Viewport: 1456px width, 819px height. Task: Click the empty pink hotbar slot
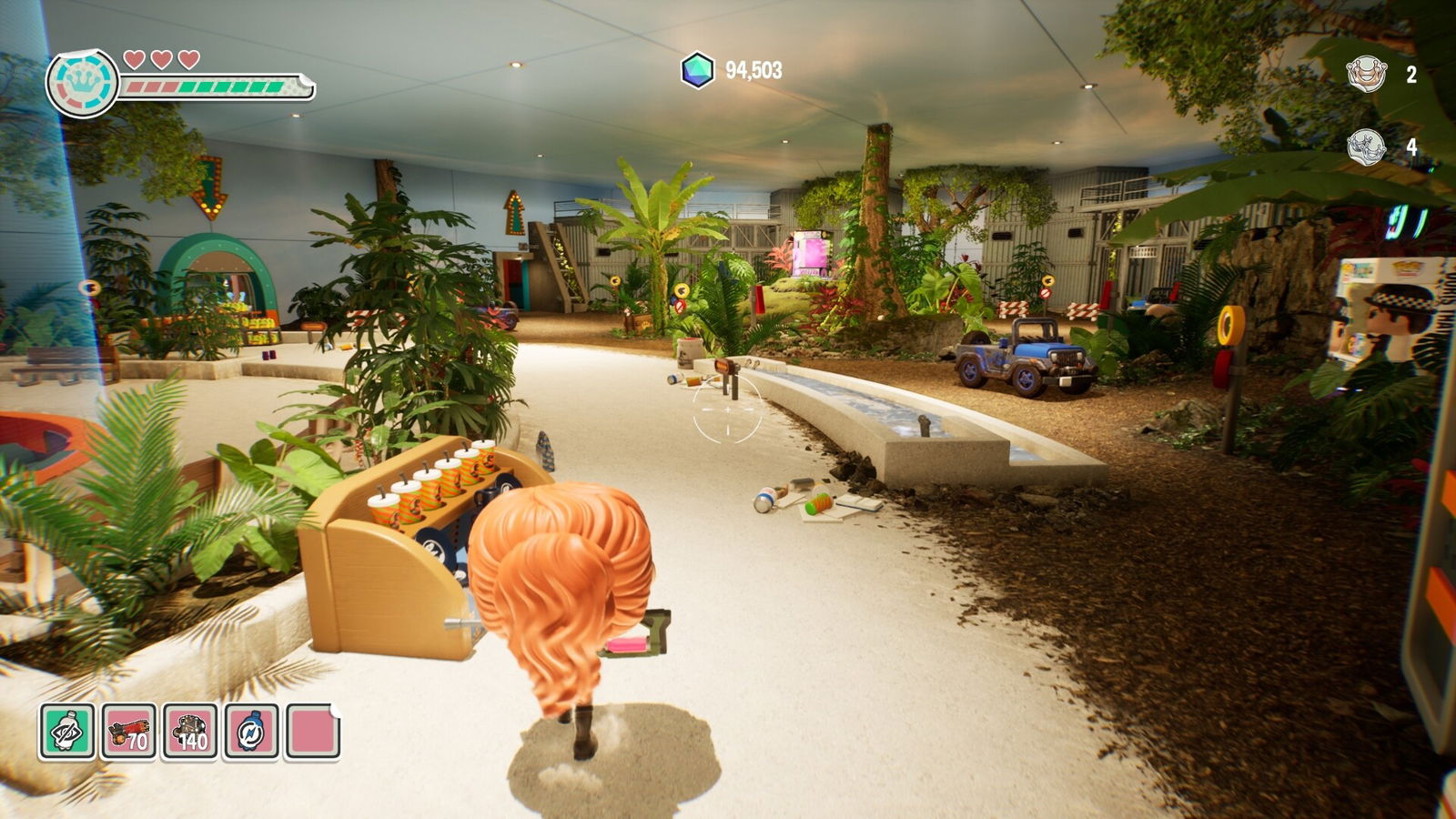[313, 732]
